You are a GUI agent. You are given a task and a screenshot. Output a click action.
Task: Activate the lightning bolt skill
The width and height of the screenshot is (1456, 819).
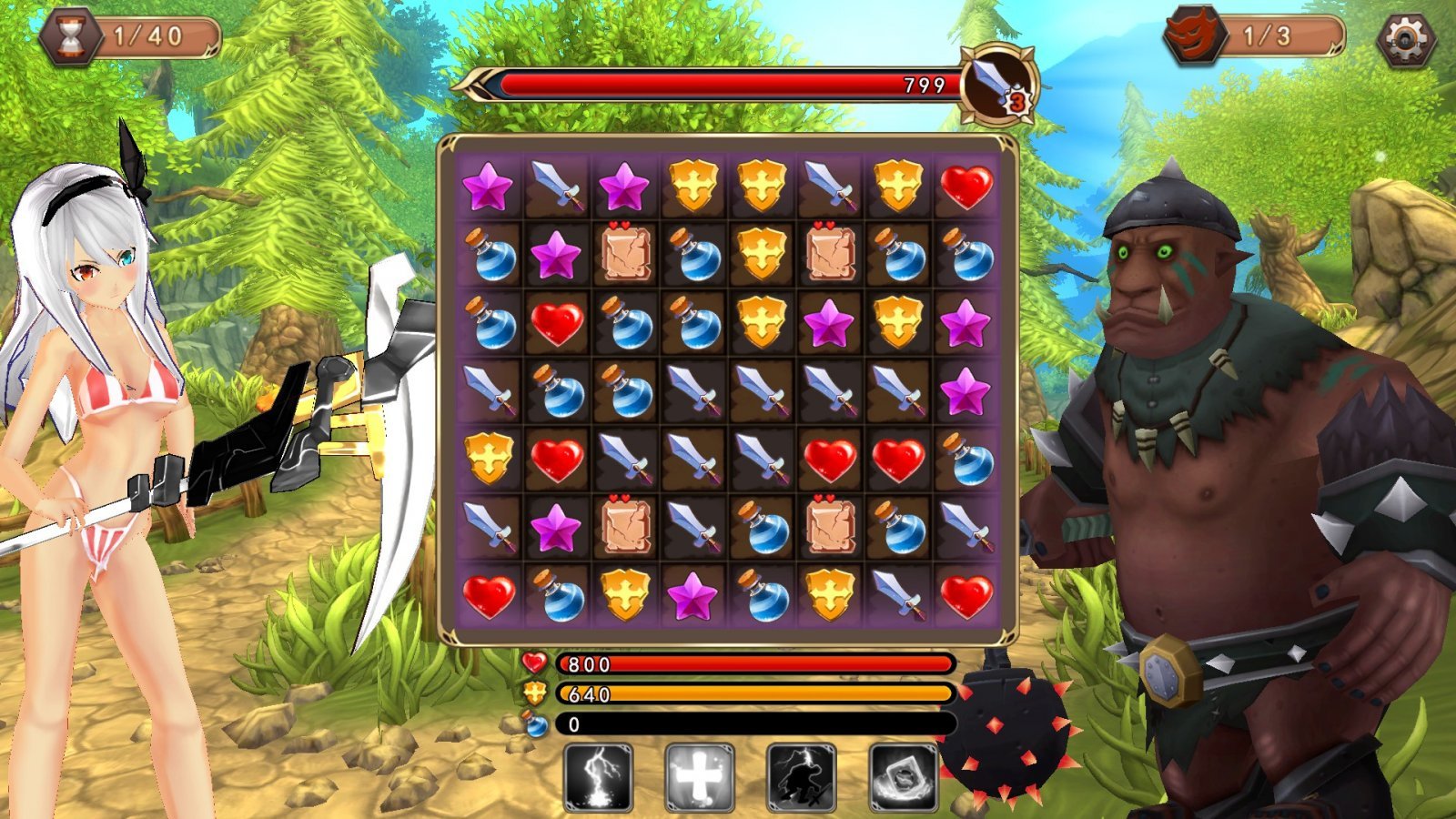pyautogui.click(x=598, y=778)
